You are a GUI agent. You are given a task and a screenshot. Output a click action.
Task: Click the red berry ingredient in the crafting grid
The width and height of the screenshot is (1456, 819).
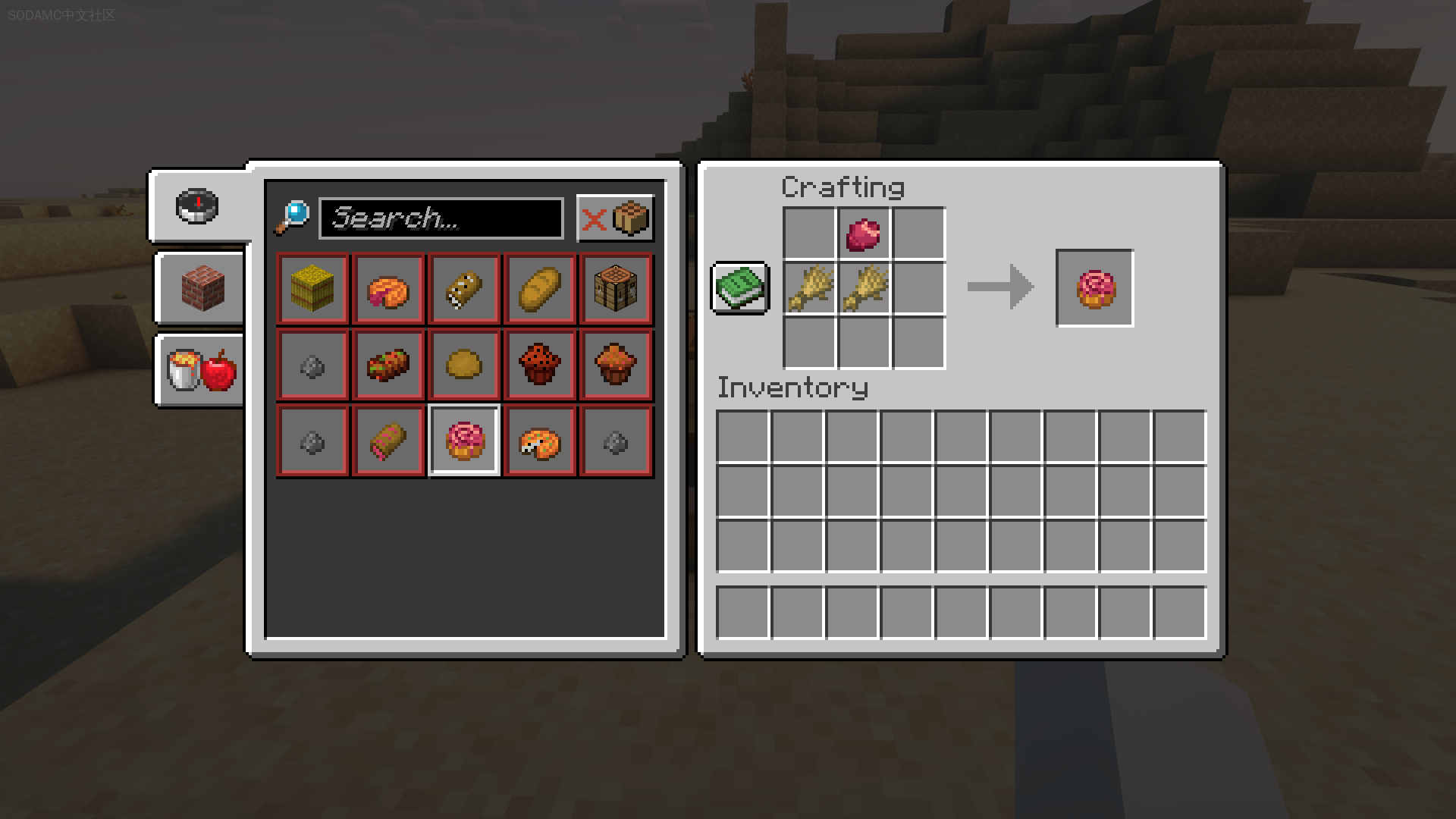(x=864, y=234)
